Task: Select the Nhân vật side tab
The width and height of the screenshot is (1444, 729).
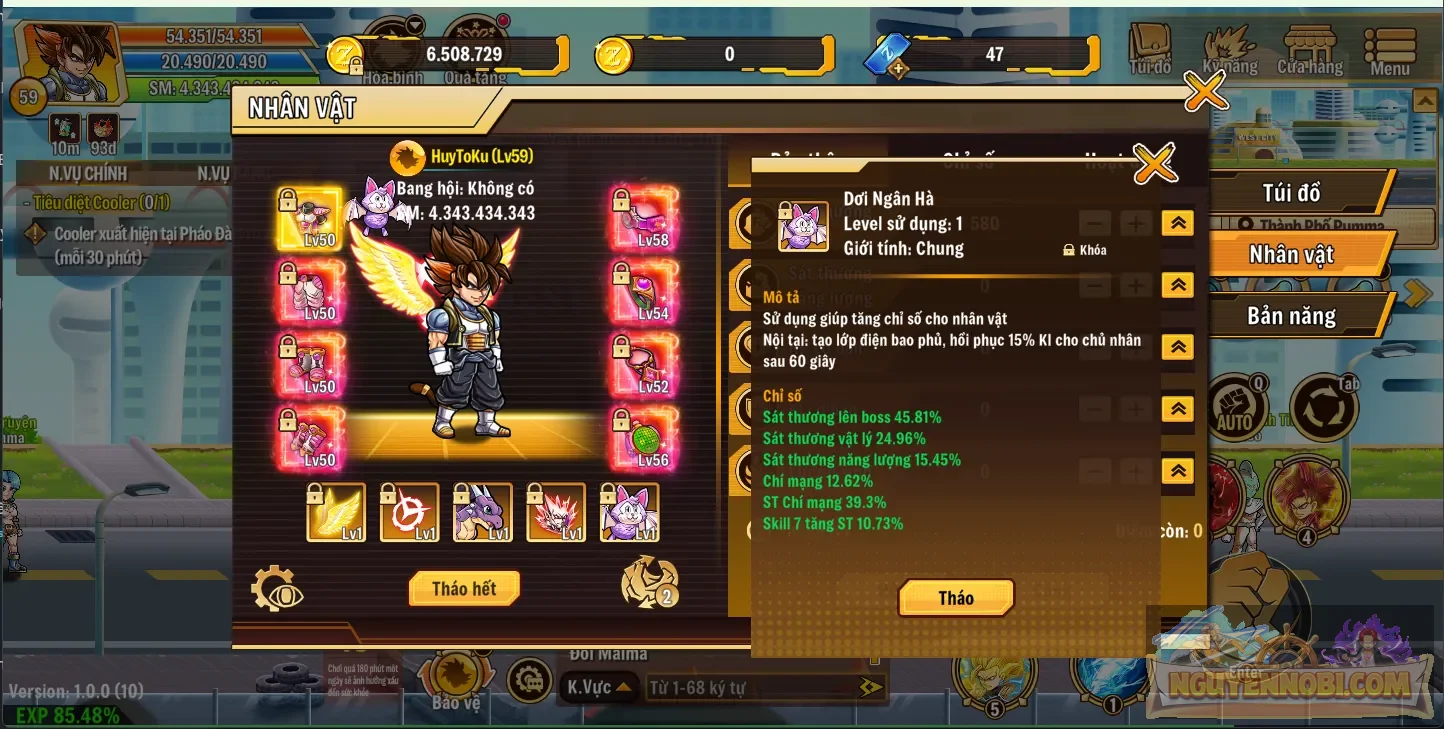Action: [x=1291, y=255]
